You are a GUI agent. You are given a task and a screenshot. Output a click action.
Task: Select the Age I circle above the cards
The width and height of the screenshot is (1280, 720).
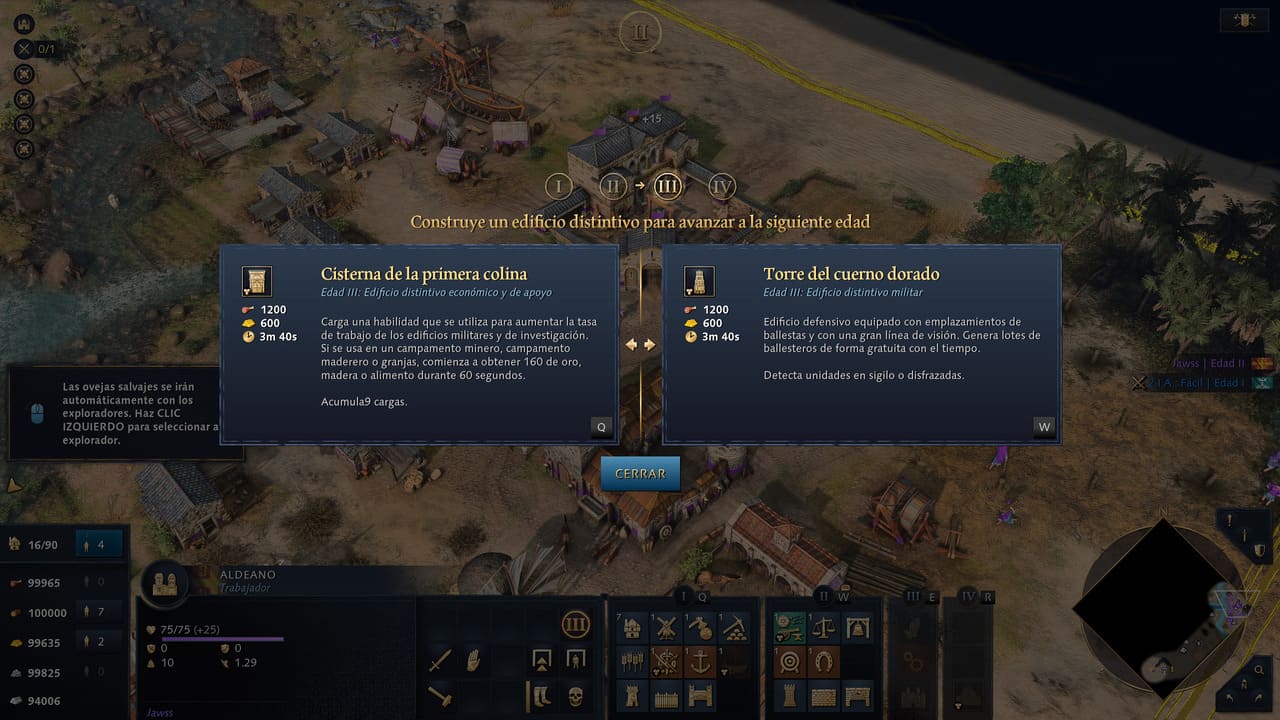click(x=558, y=186)
